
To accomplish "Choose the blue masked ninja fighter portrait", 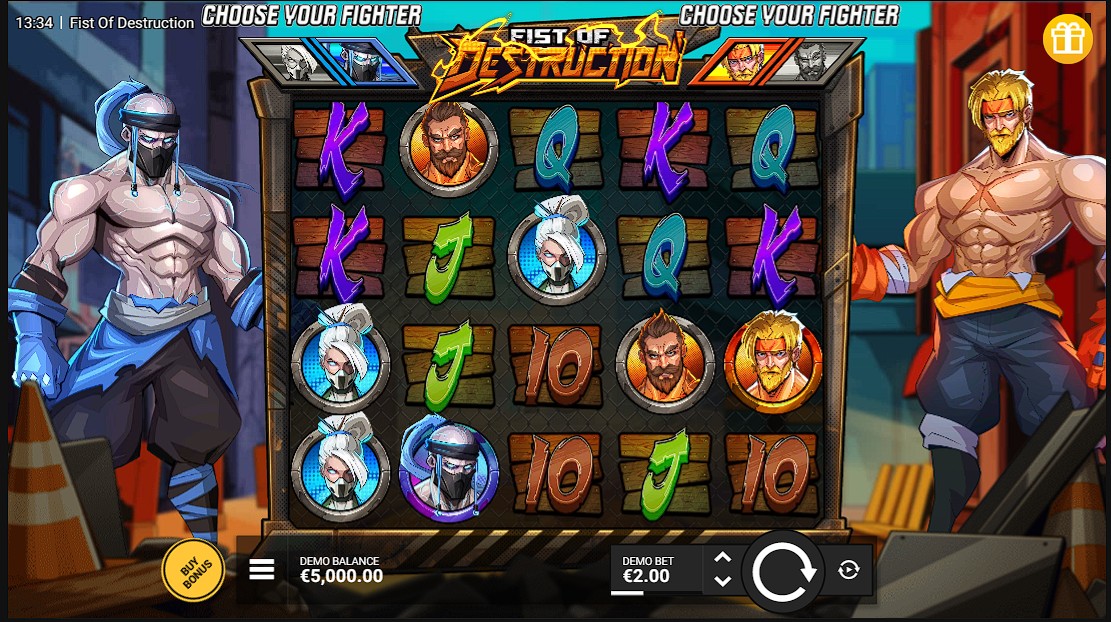I will (x=361, y=62).
